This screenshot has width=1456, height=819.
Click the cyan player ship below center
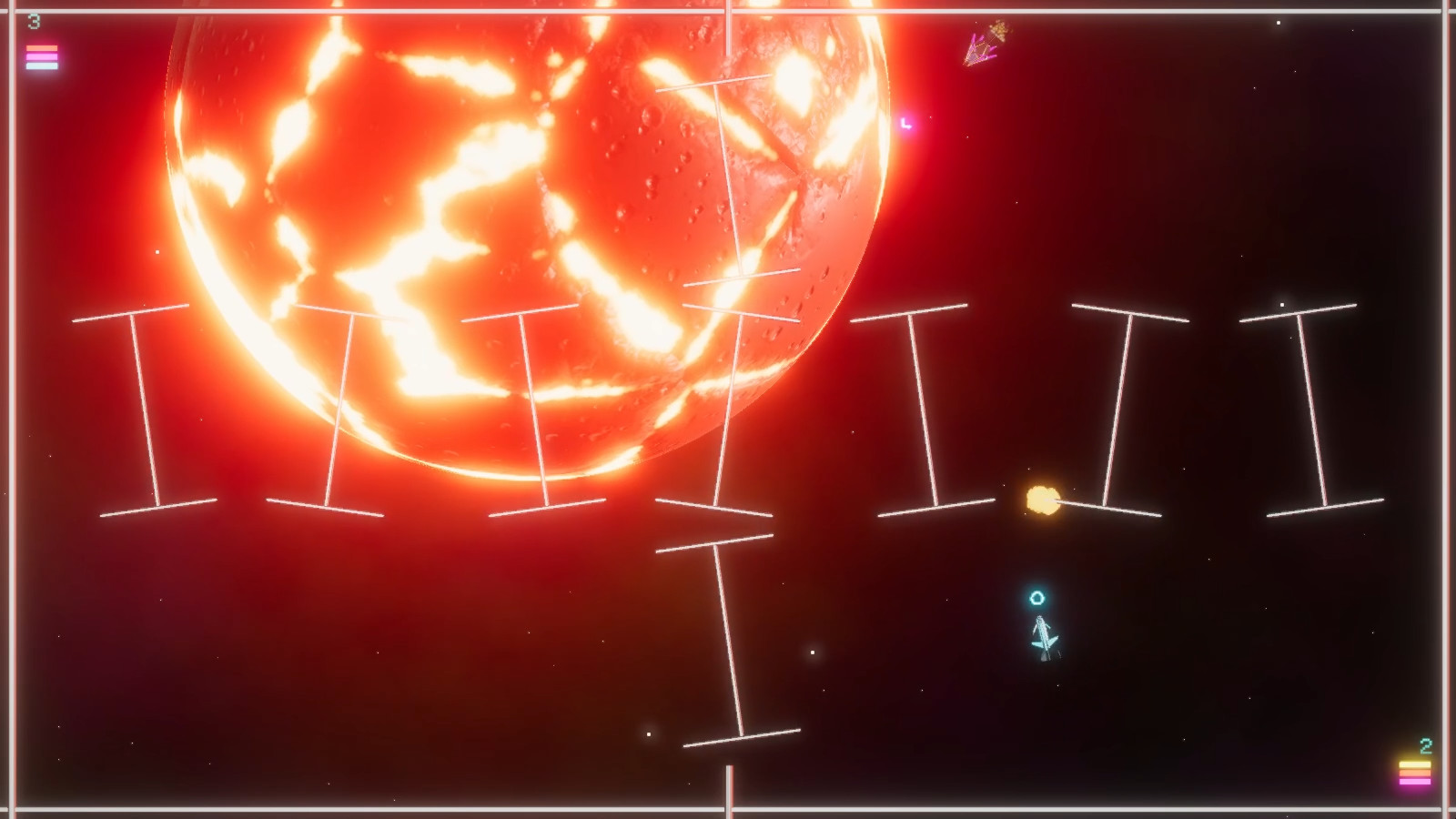pyautogui.click(x=1045, y=637)
